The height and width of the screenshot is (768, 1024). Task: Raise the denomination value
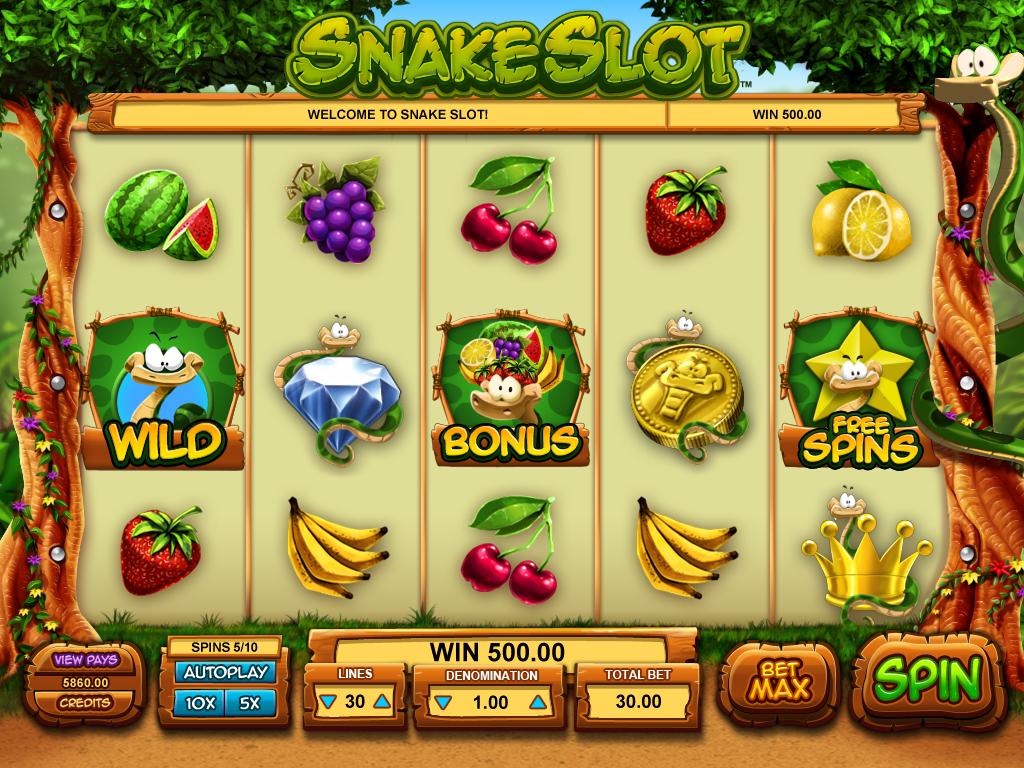(538, 702)
